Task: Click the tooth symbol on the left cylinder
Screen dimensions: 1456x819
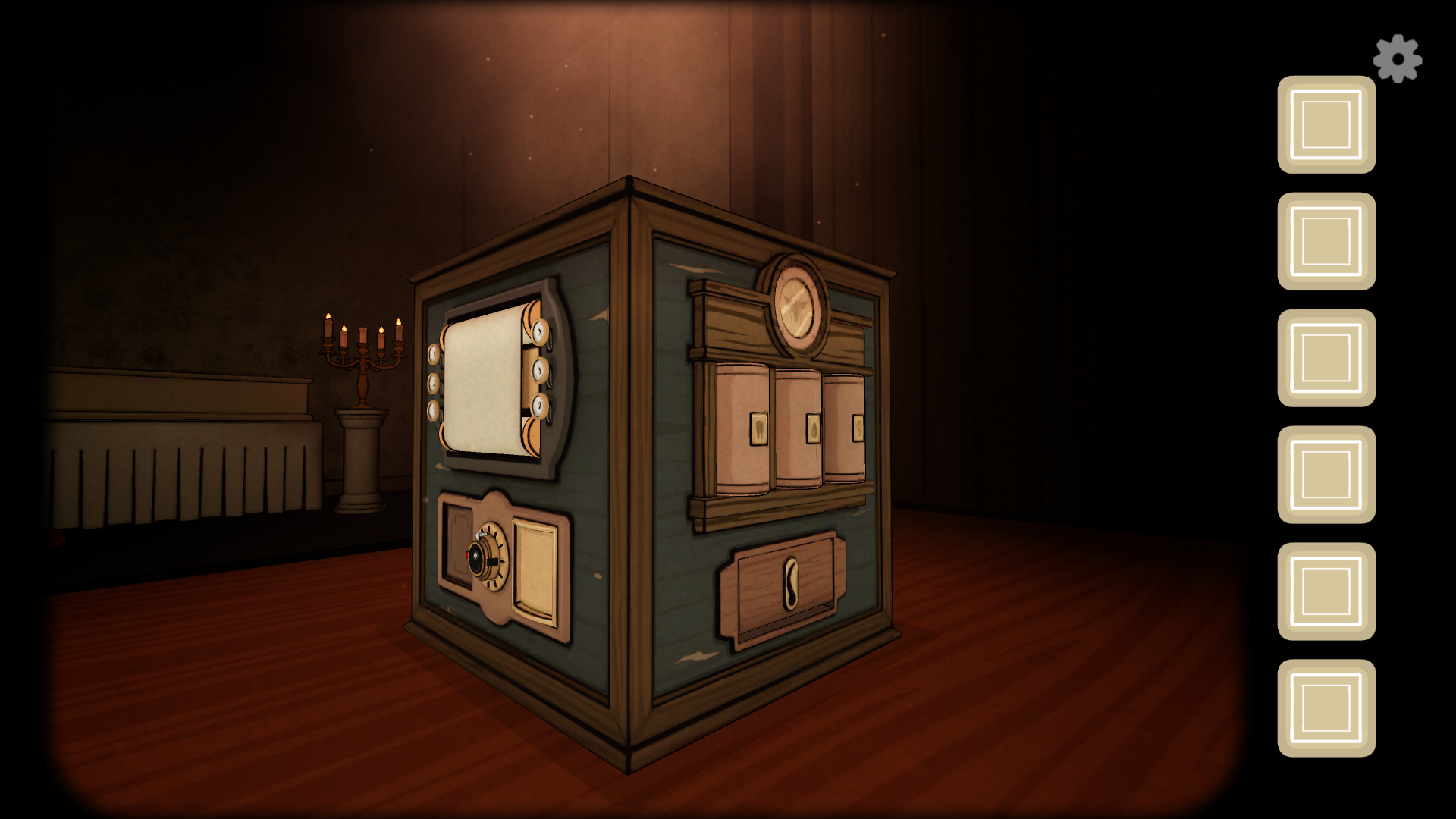Action: [758, 428]
